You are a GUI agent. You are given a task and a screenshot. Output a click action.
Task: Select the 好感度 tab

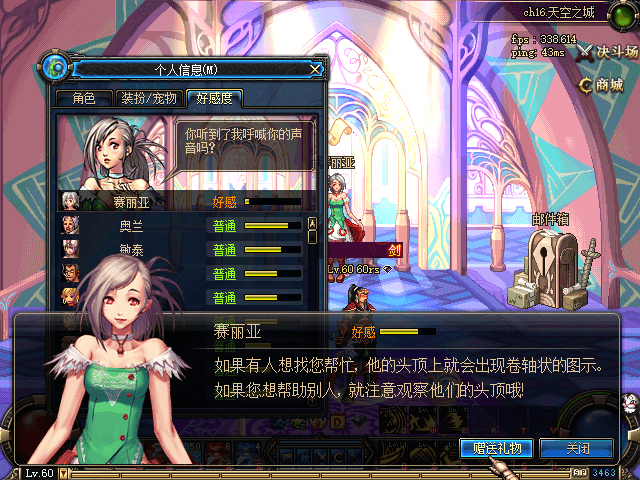[215, 98]
